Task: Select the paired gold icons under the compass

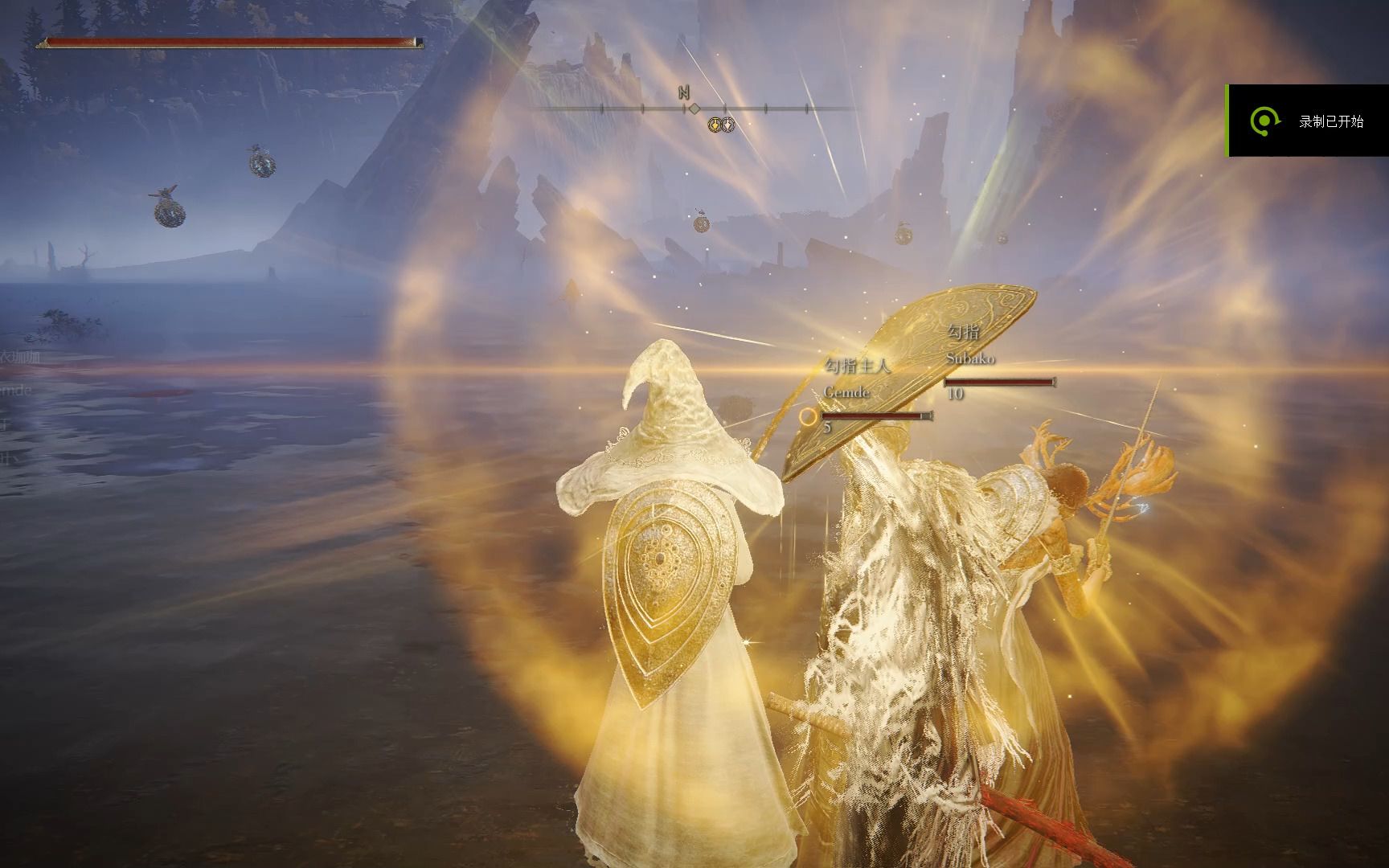Action: coord(720,125)
